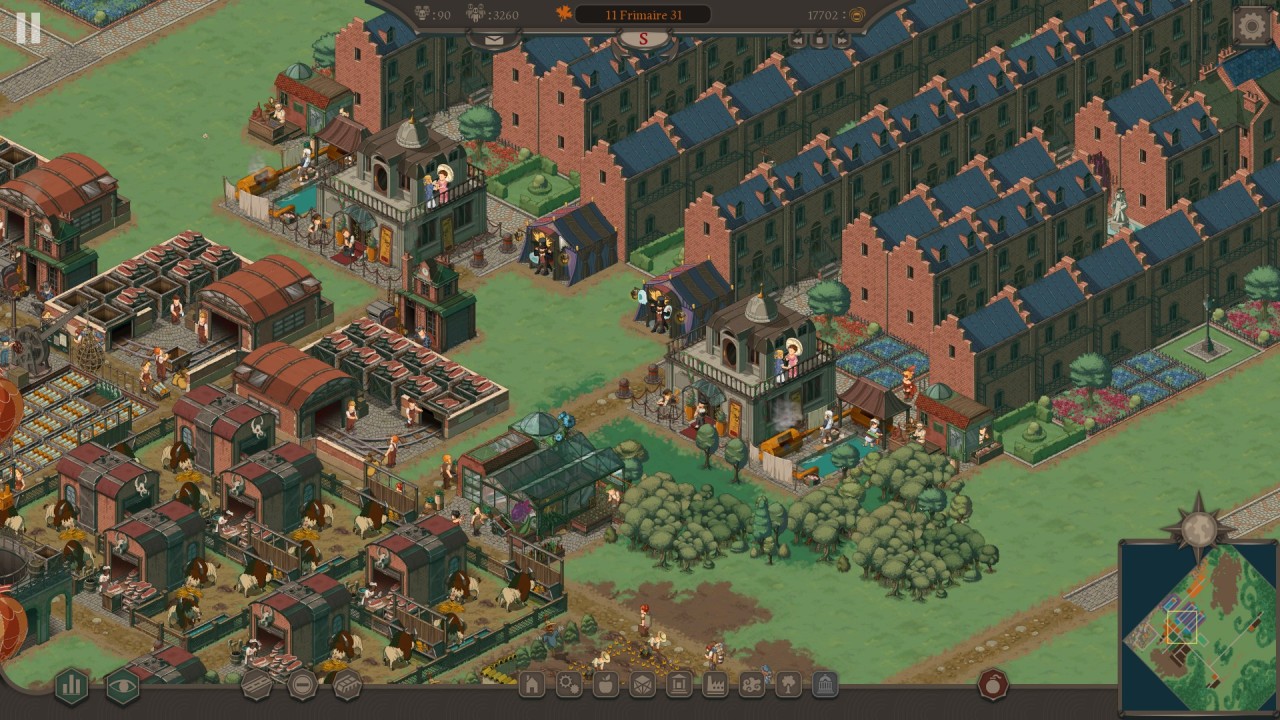Open the envelope messages tab
The image size is (1280, 720).
(x=494, y=40)
